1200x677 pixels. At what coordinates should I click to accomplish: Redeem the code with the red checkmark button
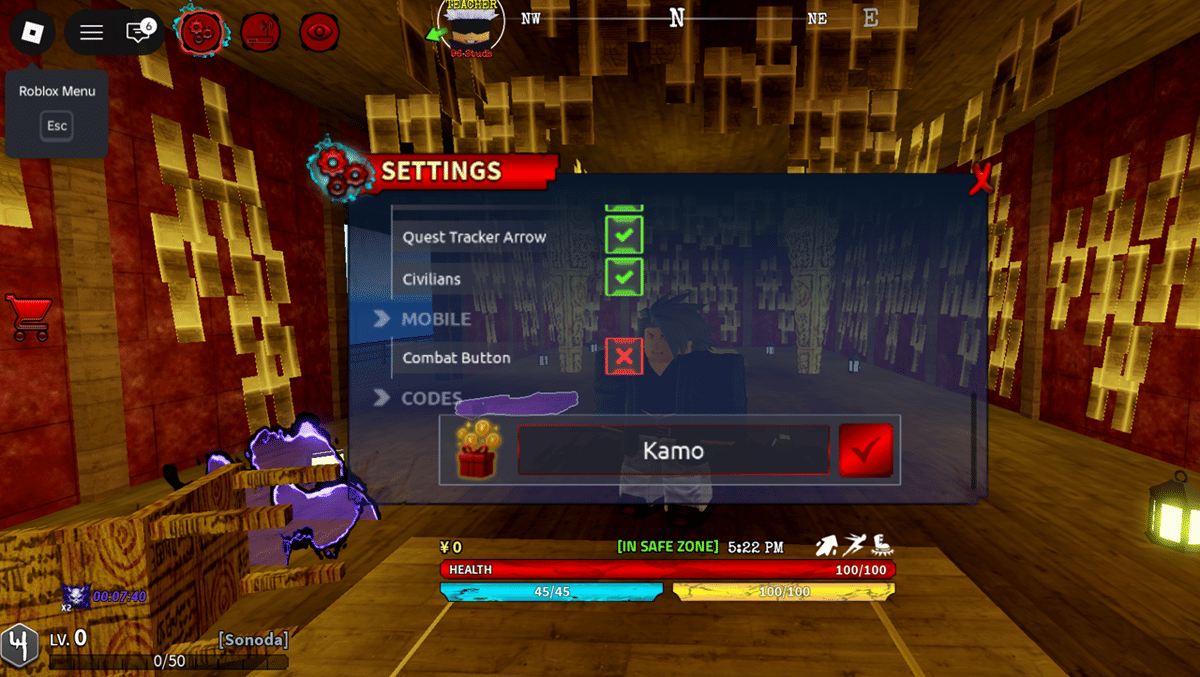(x=865, y=451)
